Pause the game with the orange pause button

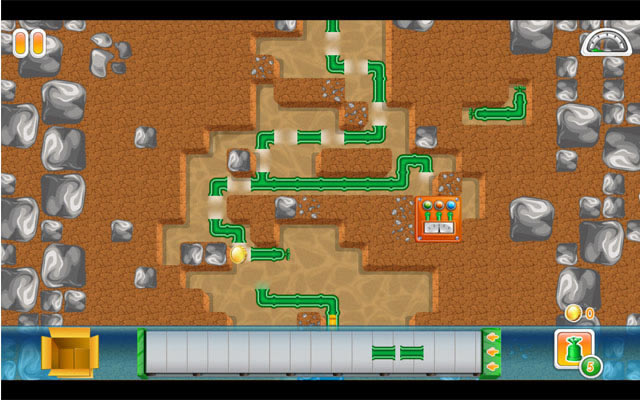(29, 42)
